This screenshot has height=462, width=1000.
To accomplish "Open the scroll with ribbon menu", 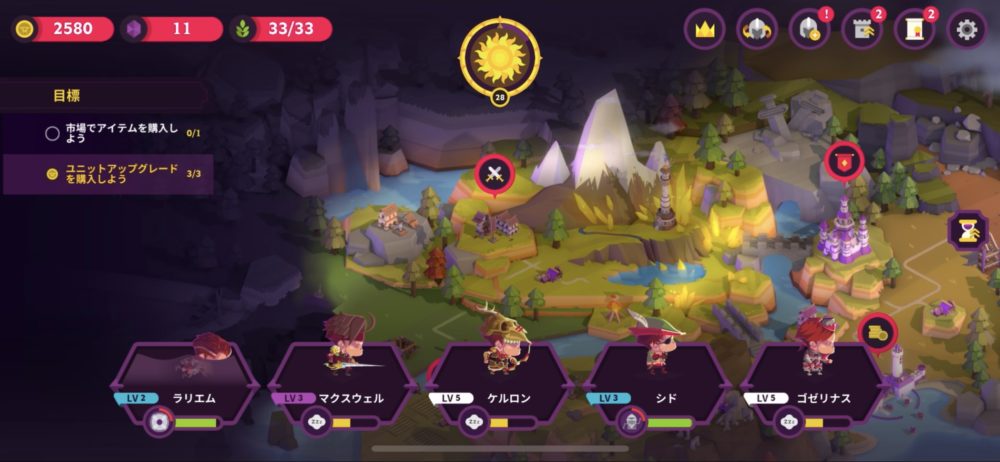I will (x=914, y=29).
